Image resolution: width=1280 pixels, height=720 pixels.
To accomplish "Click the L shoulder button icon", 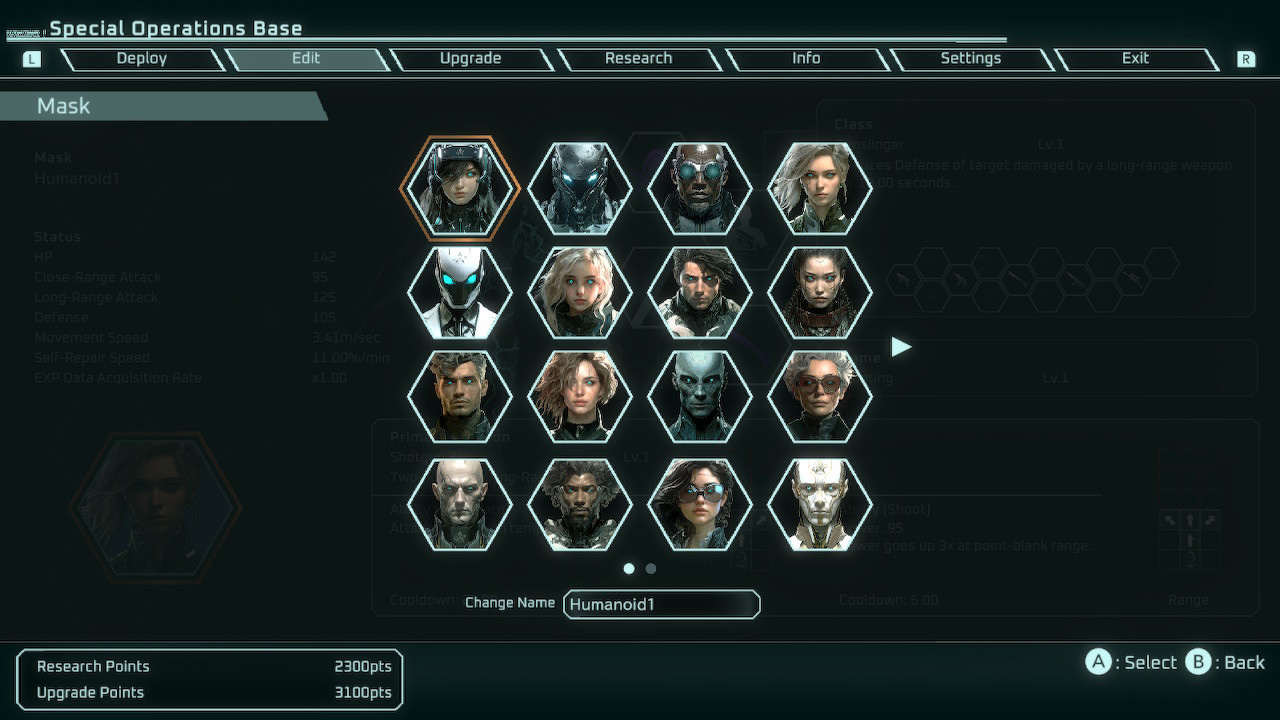I will [31, 59].
